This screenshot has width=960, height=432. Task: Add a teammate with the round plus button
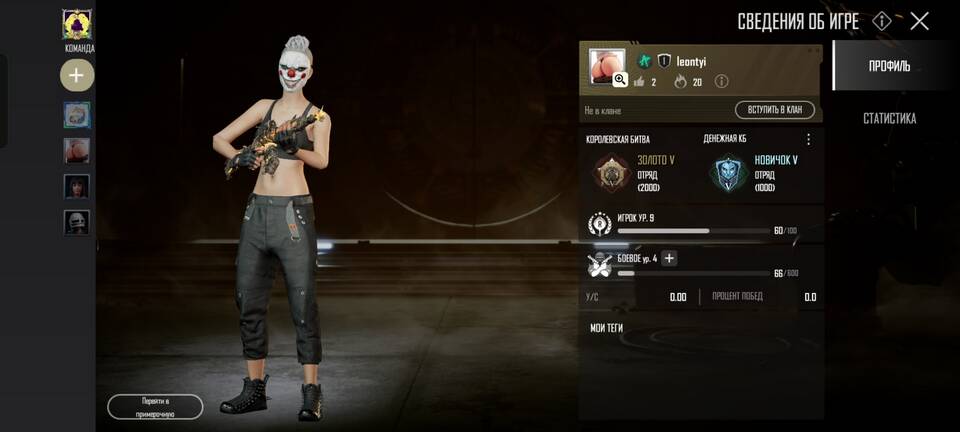77,75
